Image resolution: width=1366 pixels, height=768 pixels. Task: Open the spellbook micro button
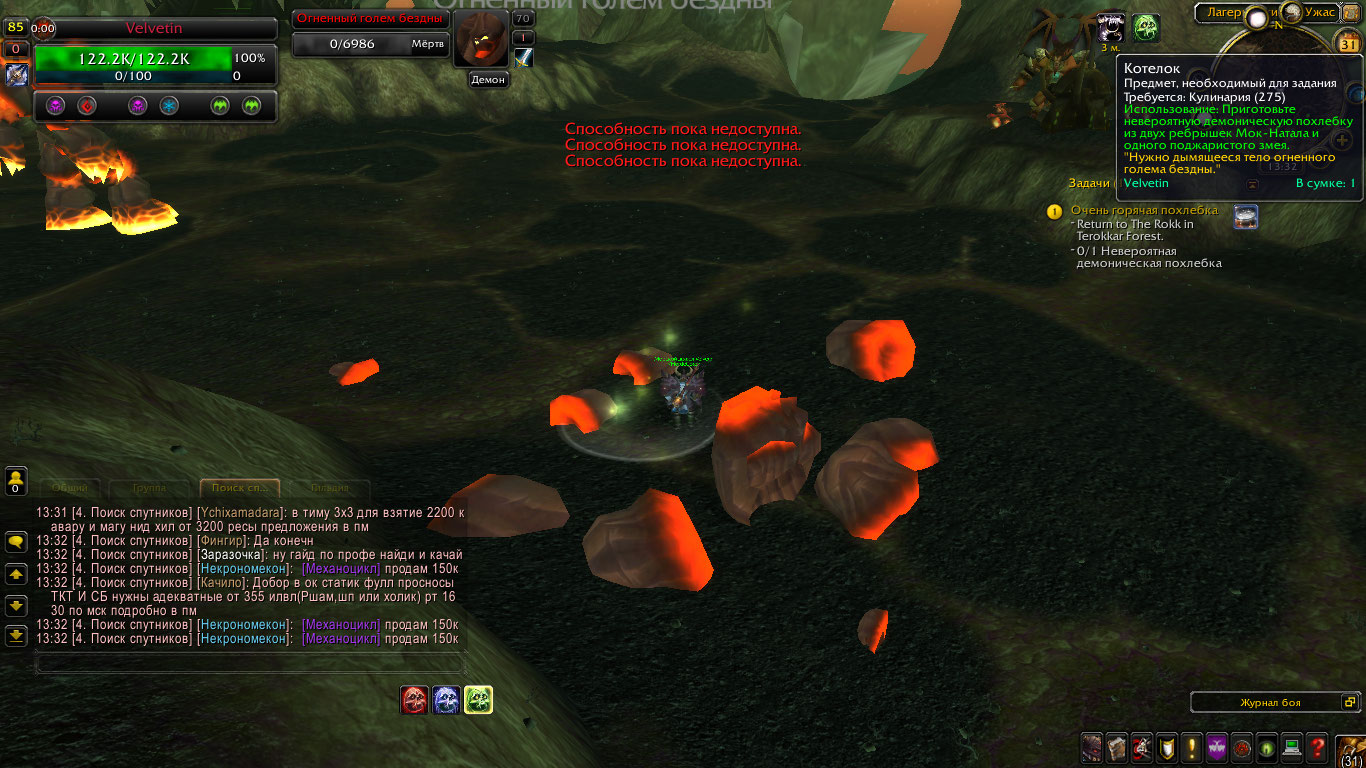tap(1117, 746)
